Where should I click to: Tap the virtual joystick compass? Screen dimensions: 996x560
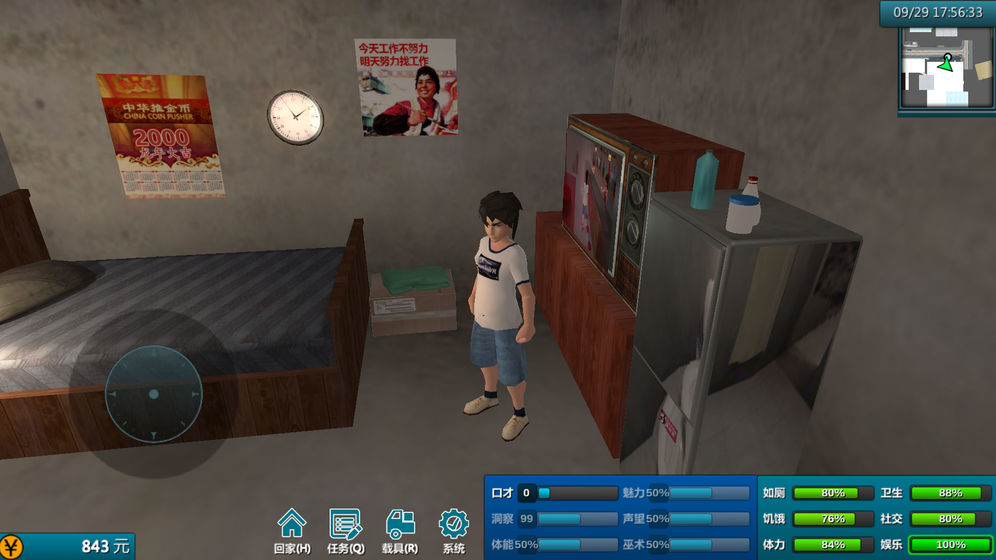coord(154,394)
